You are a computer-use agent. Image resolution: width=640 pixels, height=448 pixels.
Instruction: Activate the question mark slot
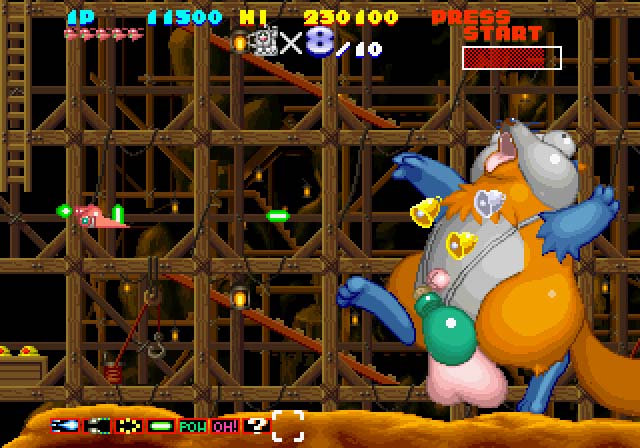pos(256,425)
